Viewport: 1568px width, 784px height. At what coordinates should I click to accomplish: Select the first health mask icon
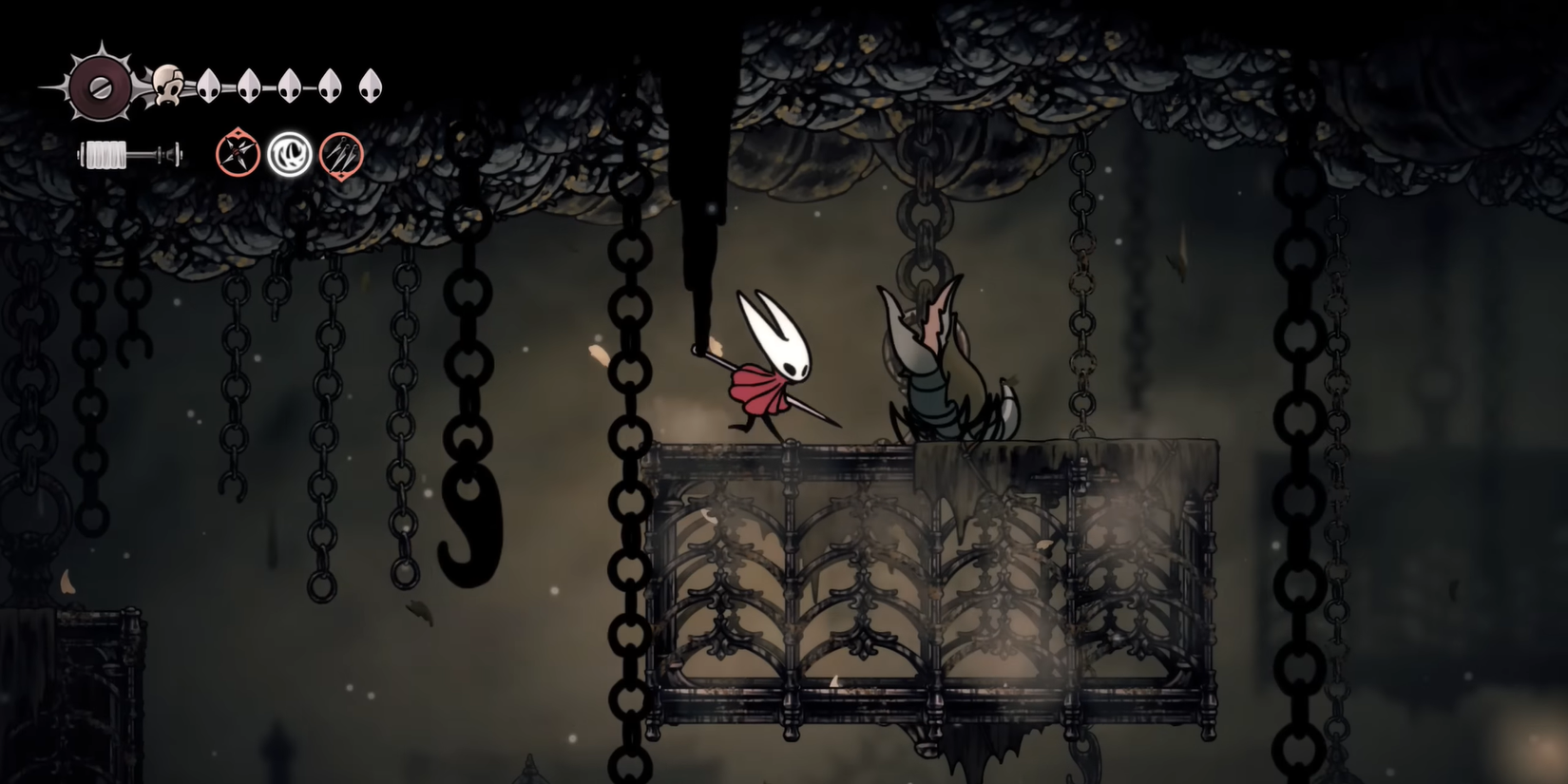click(210, 86)
